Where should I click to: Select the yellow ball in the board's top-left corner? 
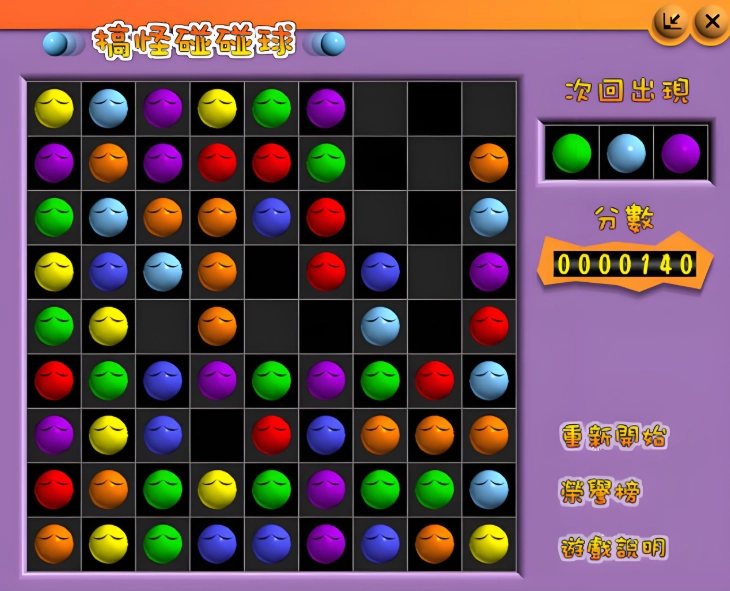(x=54, y=108)
